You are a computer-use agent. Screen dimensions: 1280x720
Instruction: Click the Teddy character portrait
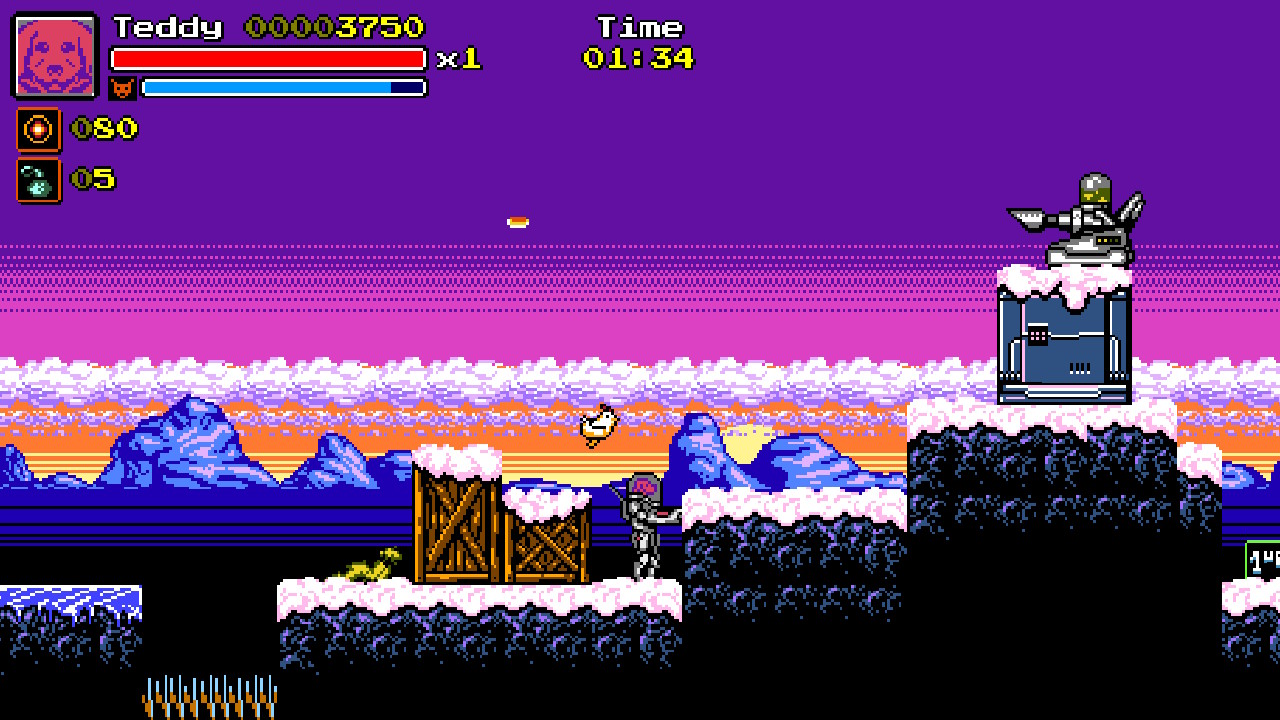(54, 55)
